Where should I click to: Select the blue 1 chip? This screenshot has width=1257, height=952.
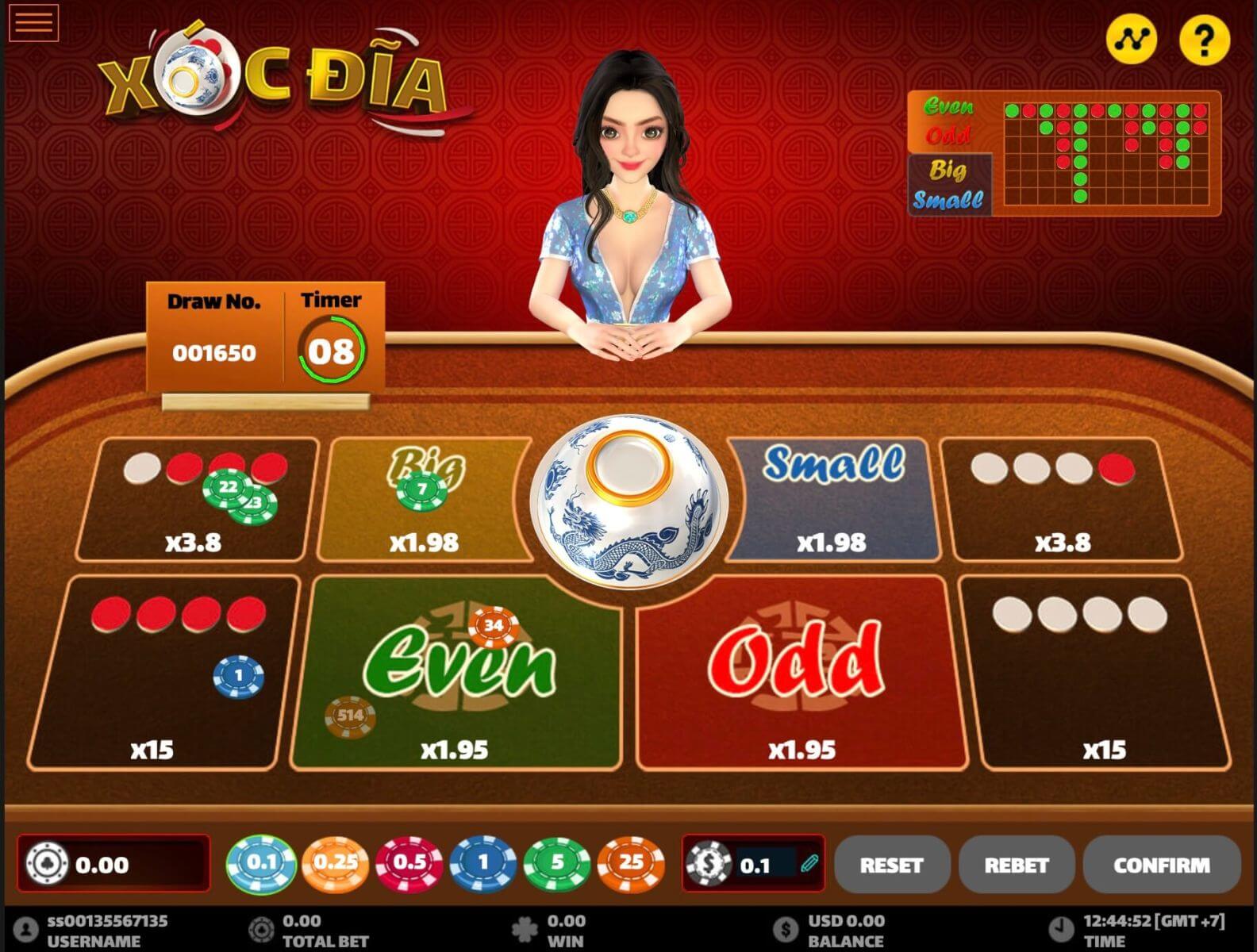[x=483, y=863]
